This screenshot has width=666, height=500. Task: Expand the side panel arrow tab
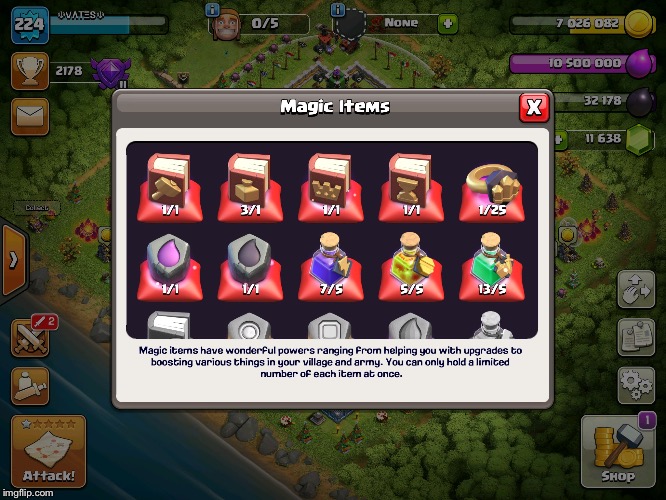13,260
